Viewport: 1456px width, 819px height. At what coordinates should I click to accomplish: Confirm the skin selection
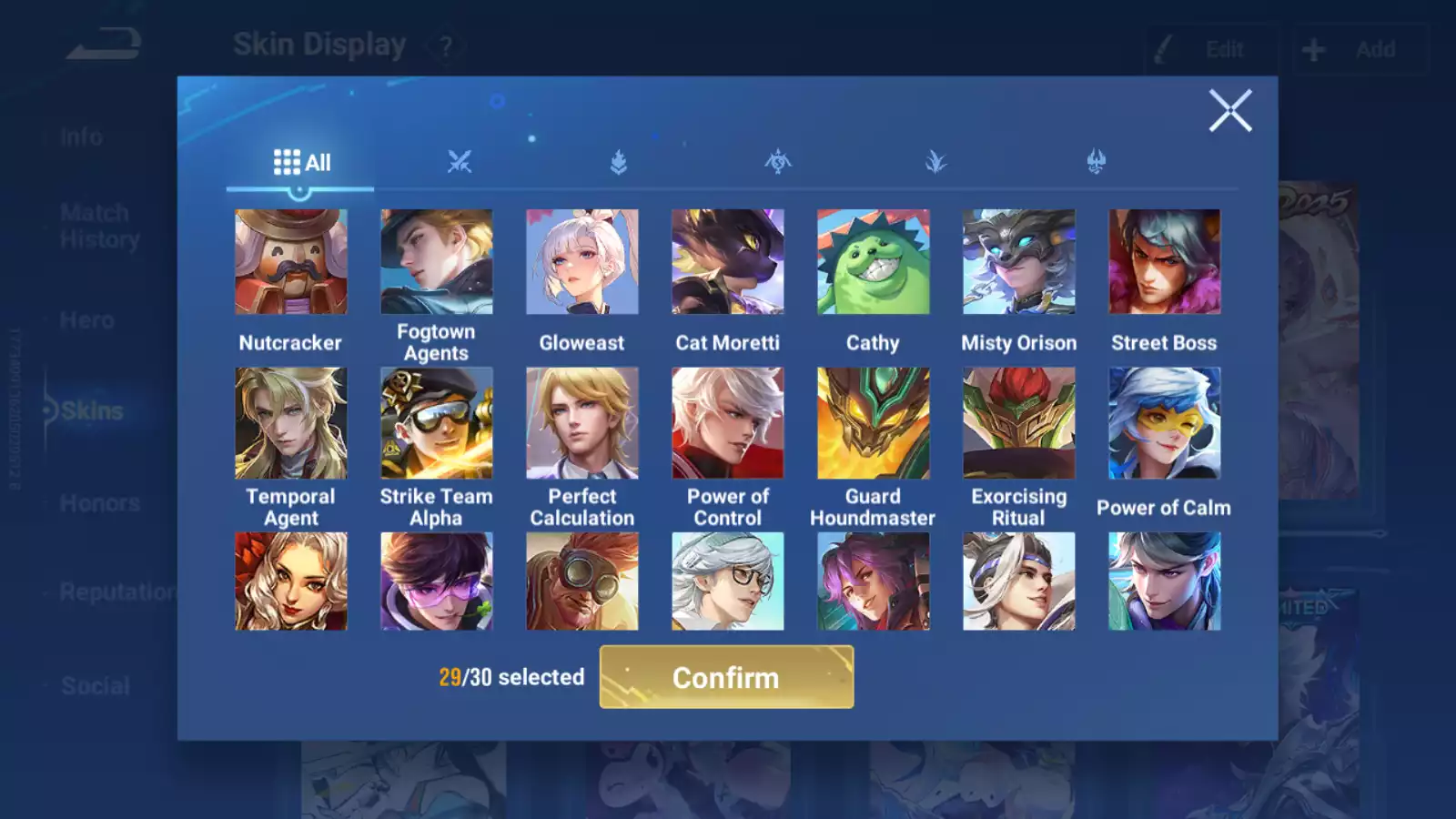(726, 677)
